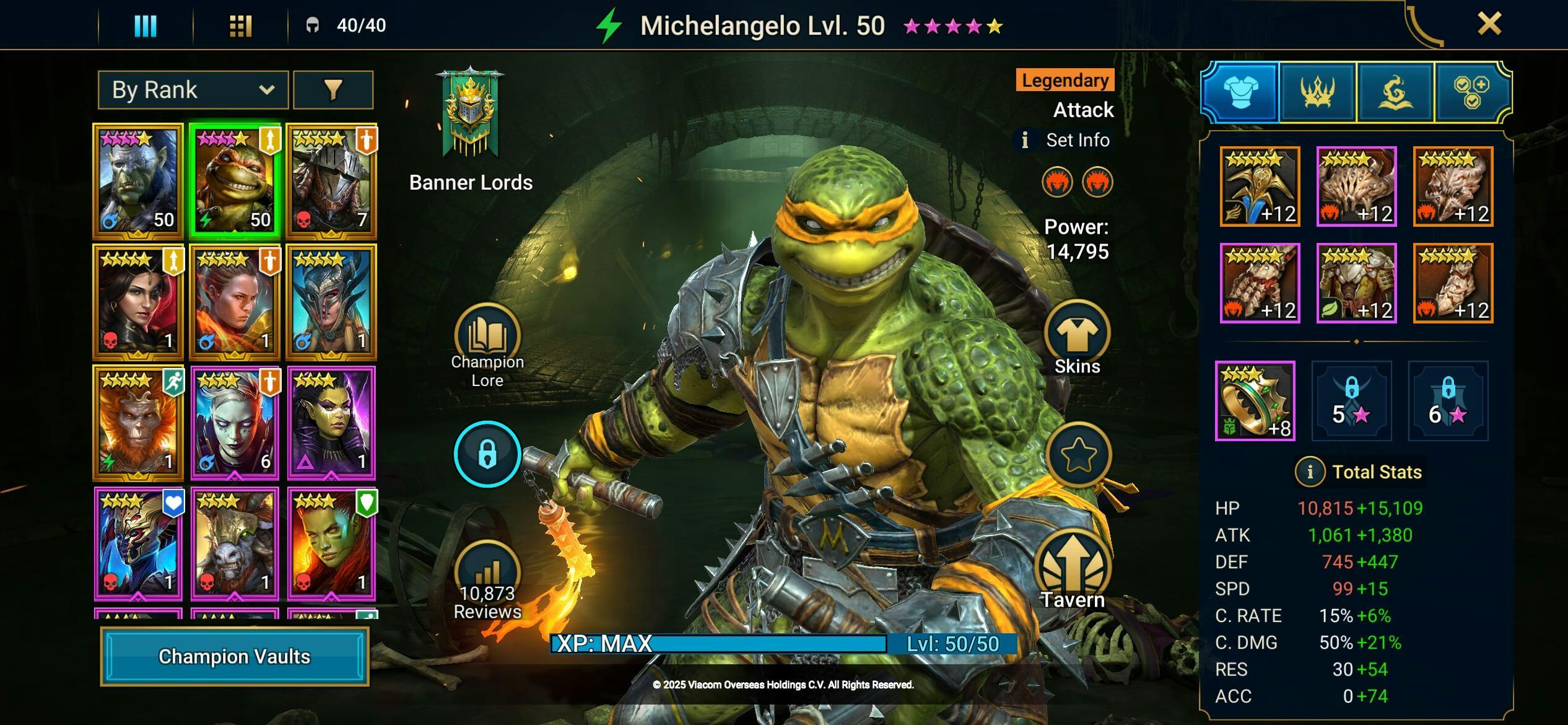
Task: Select the equipped weapon artifact slot
Action: [x=1260, y=187]
